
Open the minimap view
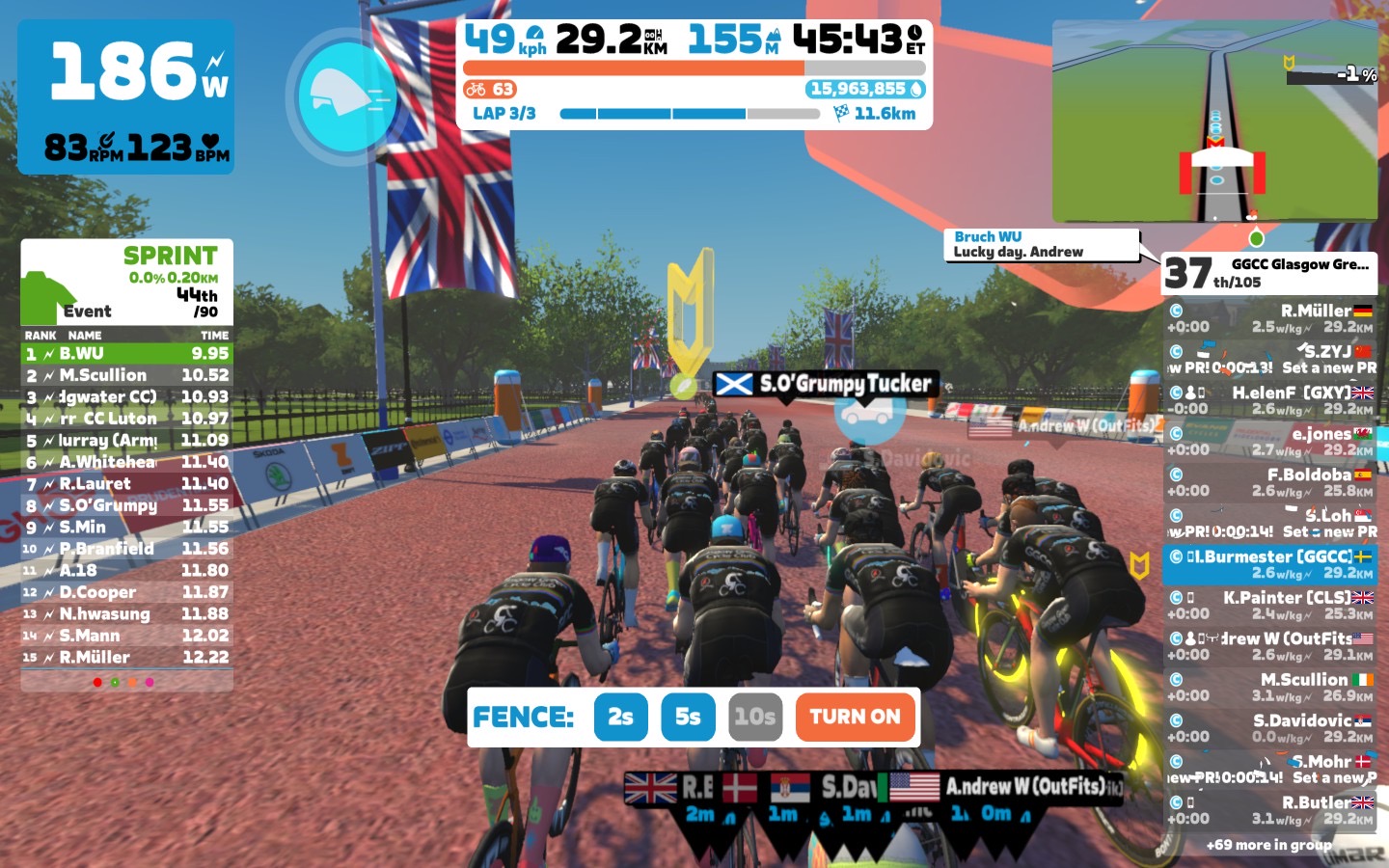[1214, 122]
